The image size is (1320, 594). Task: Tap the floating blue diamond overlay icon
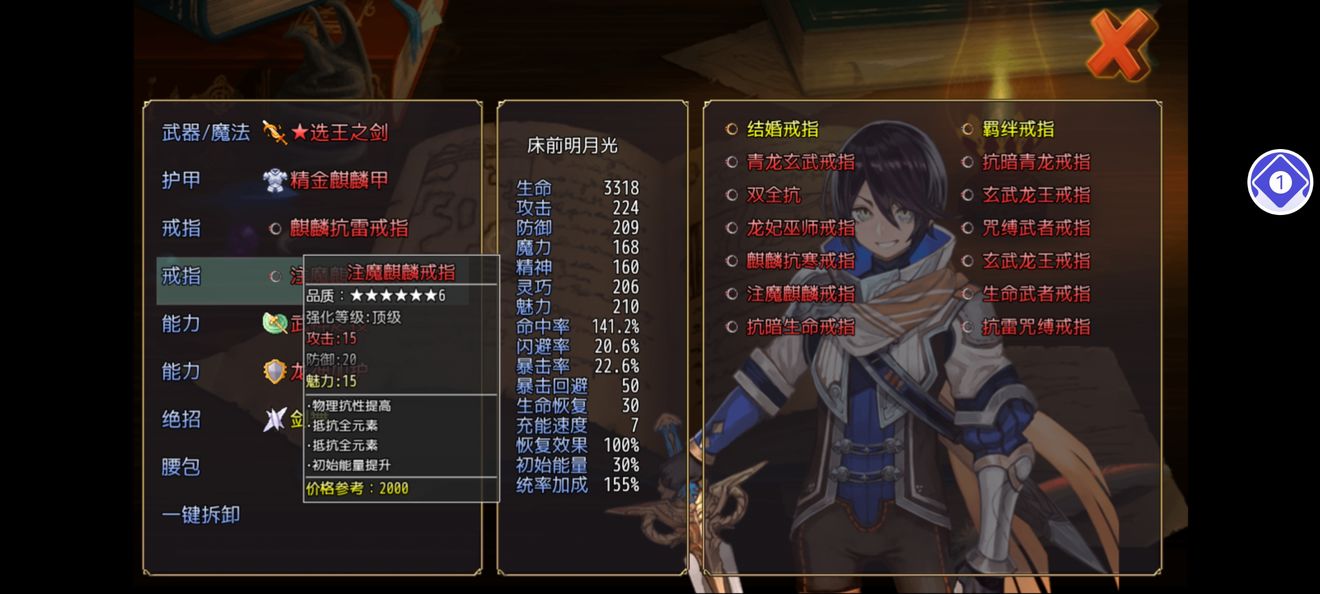(x=1280, y=182)
